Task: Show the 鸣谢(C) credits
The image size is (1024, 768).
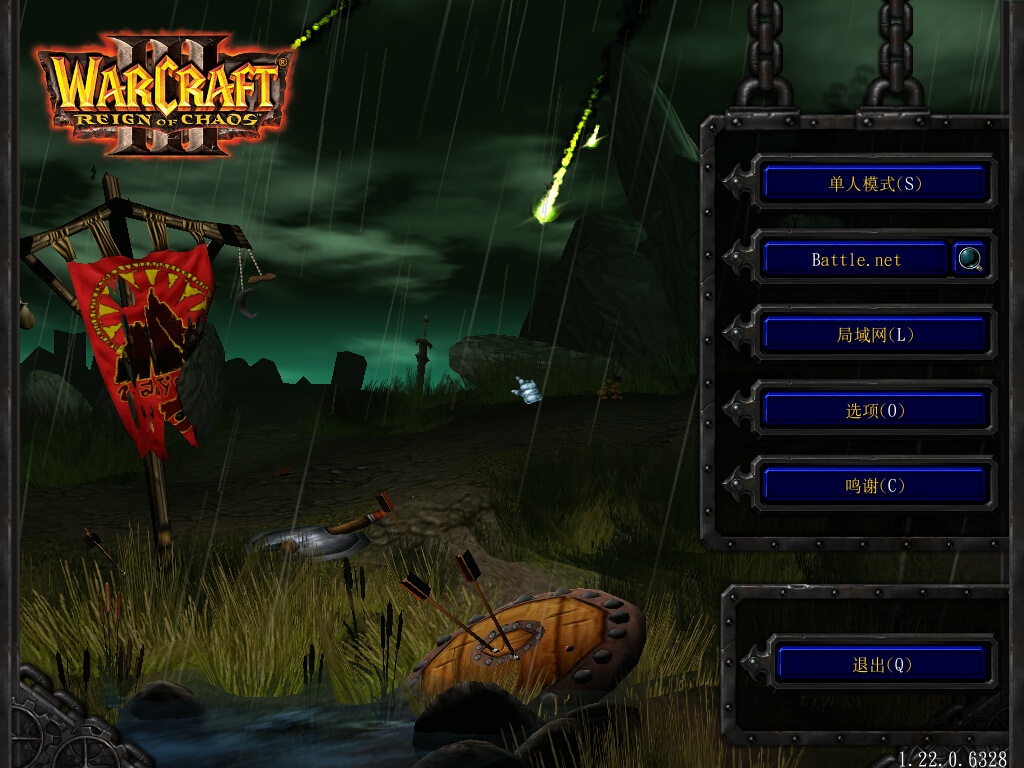Action: coord(875,486)
